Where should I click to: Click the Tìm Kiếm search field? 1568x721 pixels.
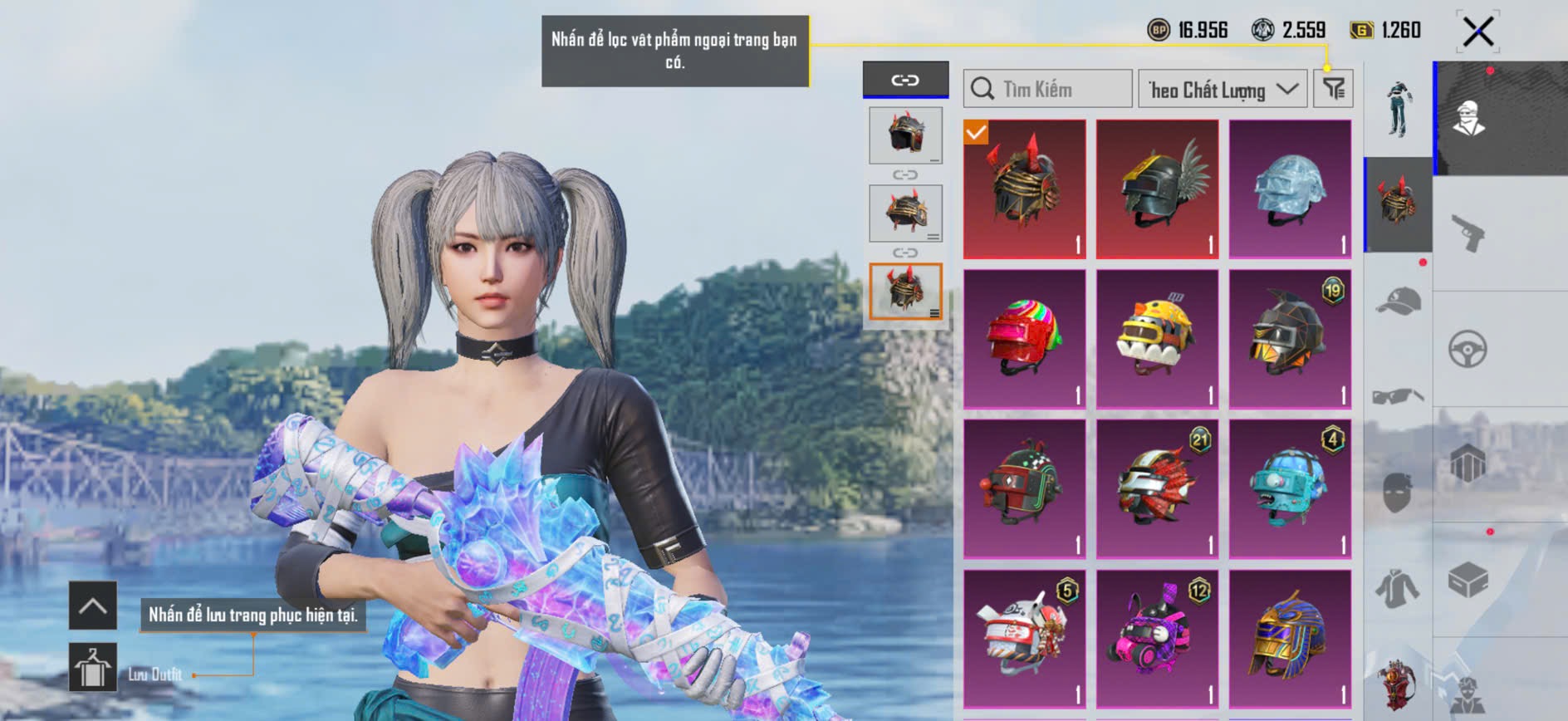click(1047, 89)
